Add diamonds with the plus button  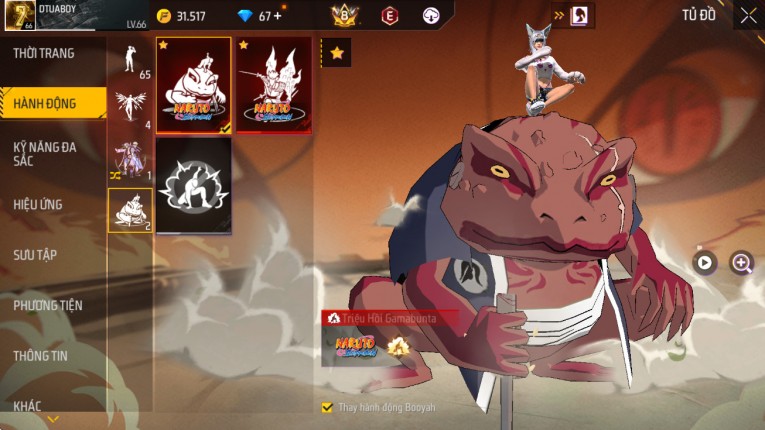point(278,16)
